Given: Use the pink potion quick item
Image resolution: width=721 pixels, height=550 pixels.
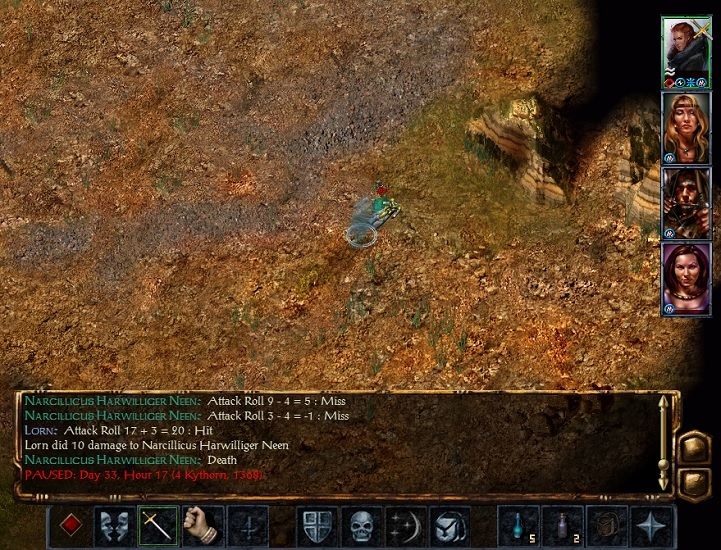Looking at the screenshot, I should (563, 524).
